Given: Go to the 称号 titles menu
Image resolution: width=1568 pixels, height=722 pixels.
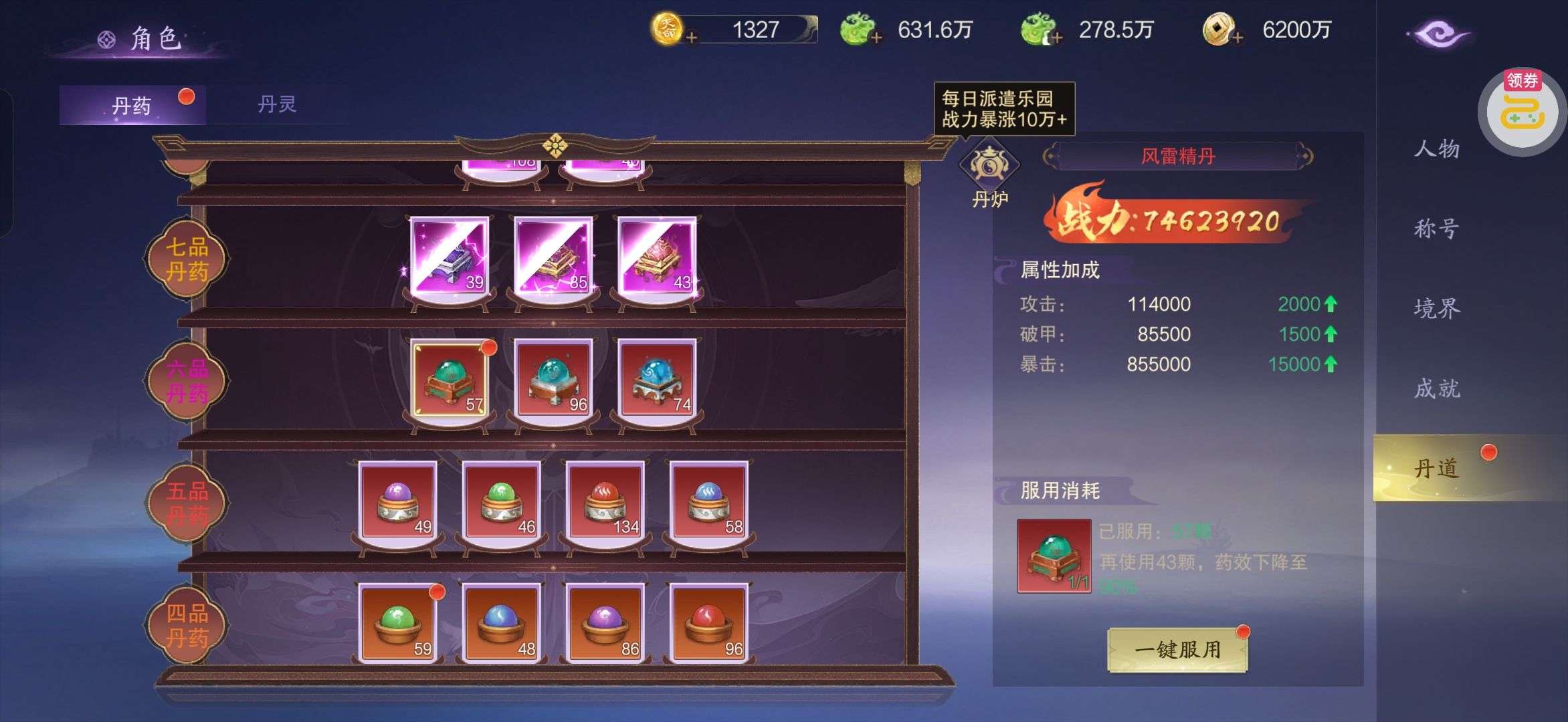Looking at the screenshot, I should [x=1436, y=229].
